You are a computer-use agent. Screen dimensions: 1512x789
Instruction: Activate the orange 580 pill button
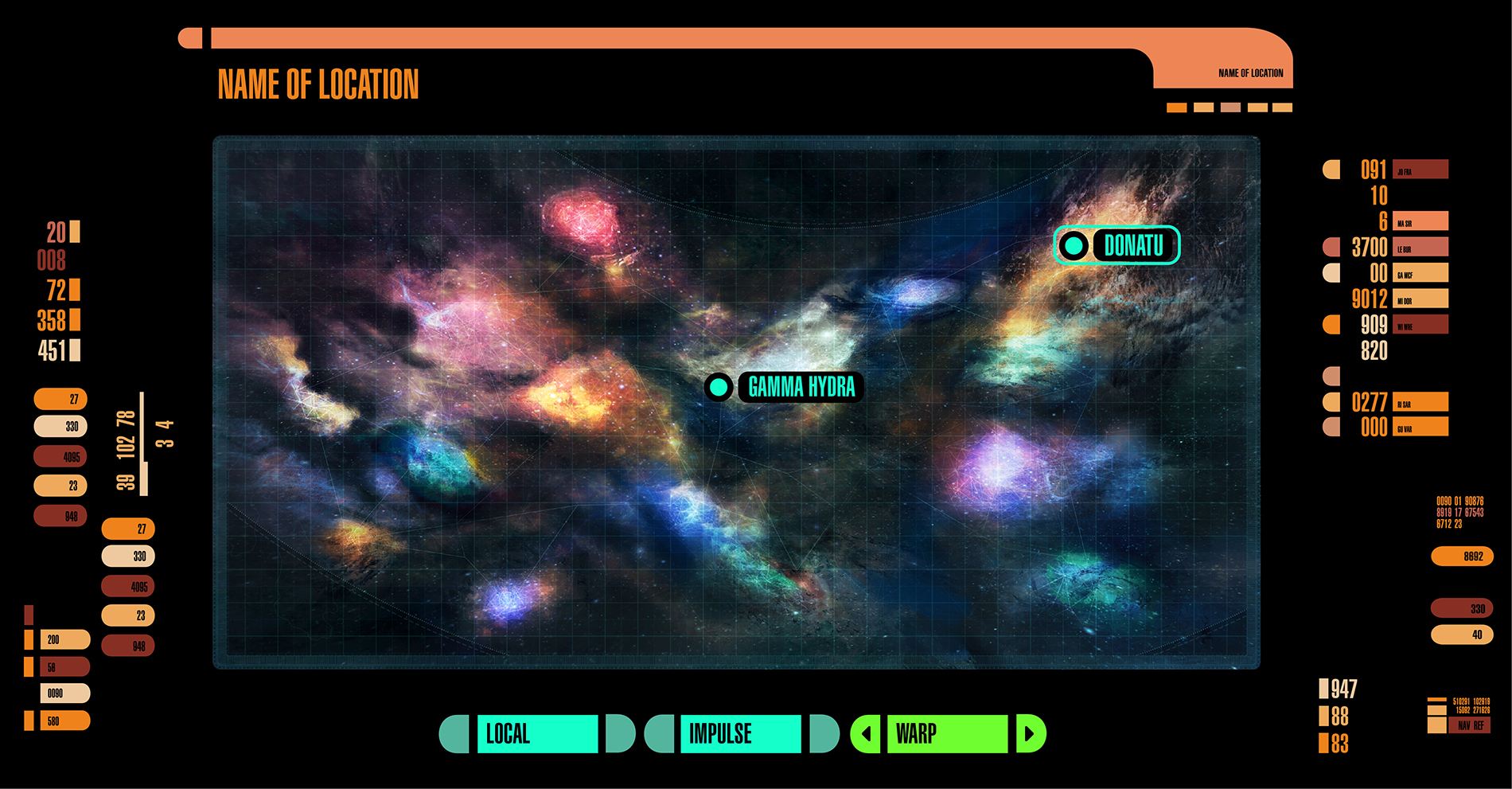[64, 721]
